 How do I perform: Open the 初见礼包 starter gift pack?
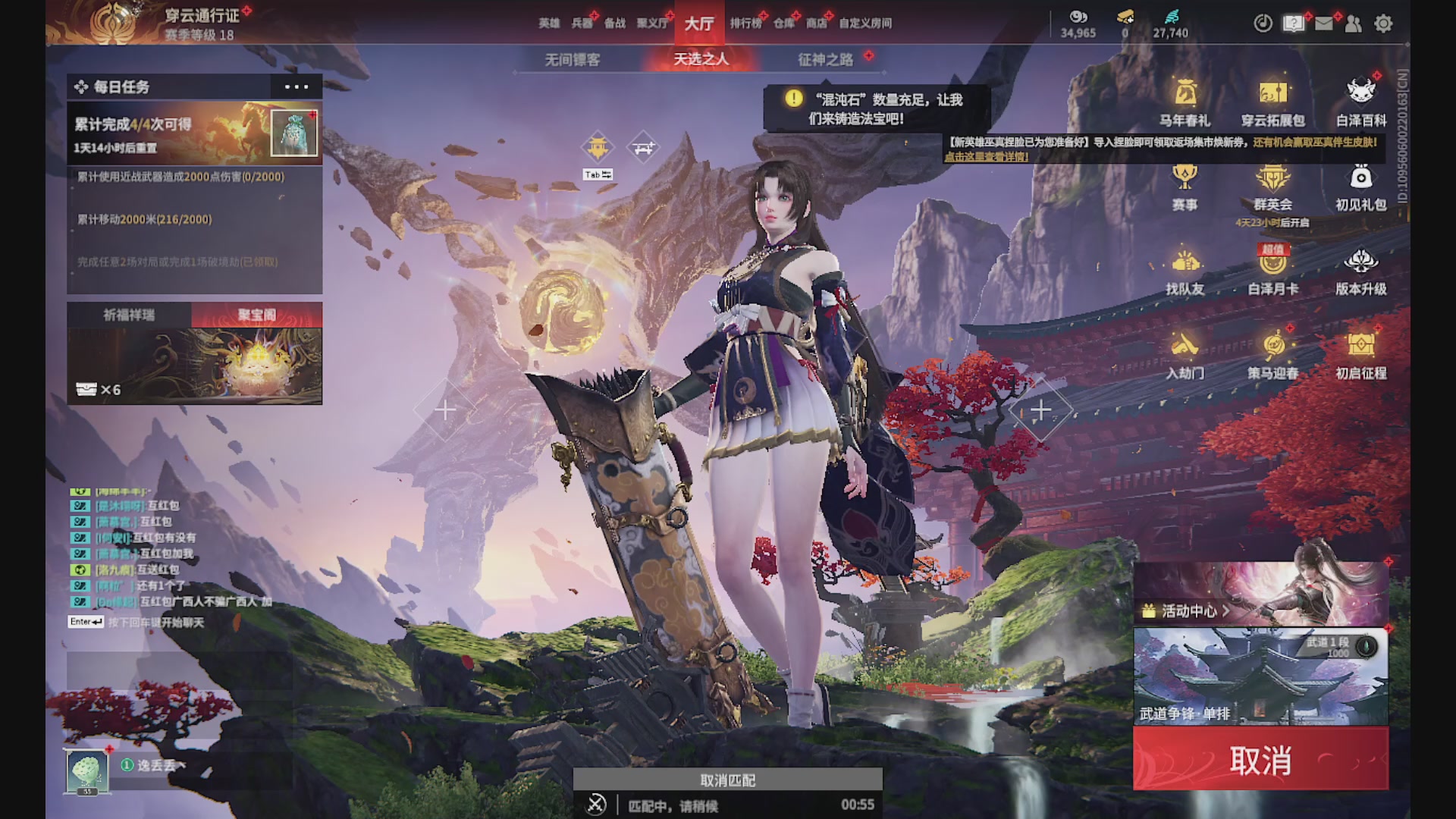pyautogui.click(x=1363, y=188)
